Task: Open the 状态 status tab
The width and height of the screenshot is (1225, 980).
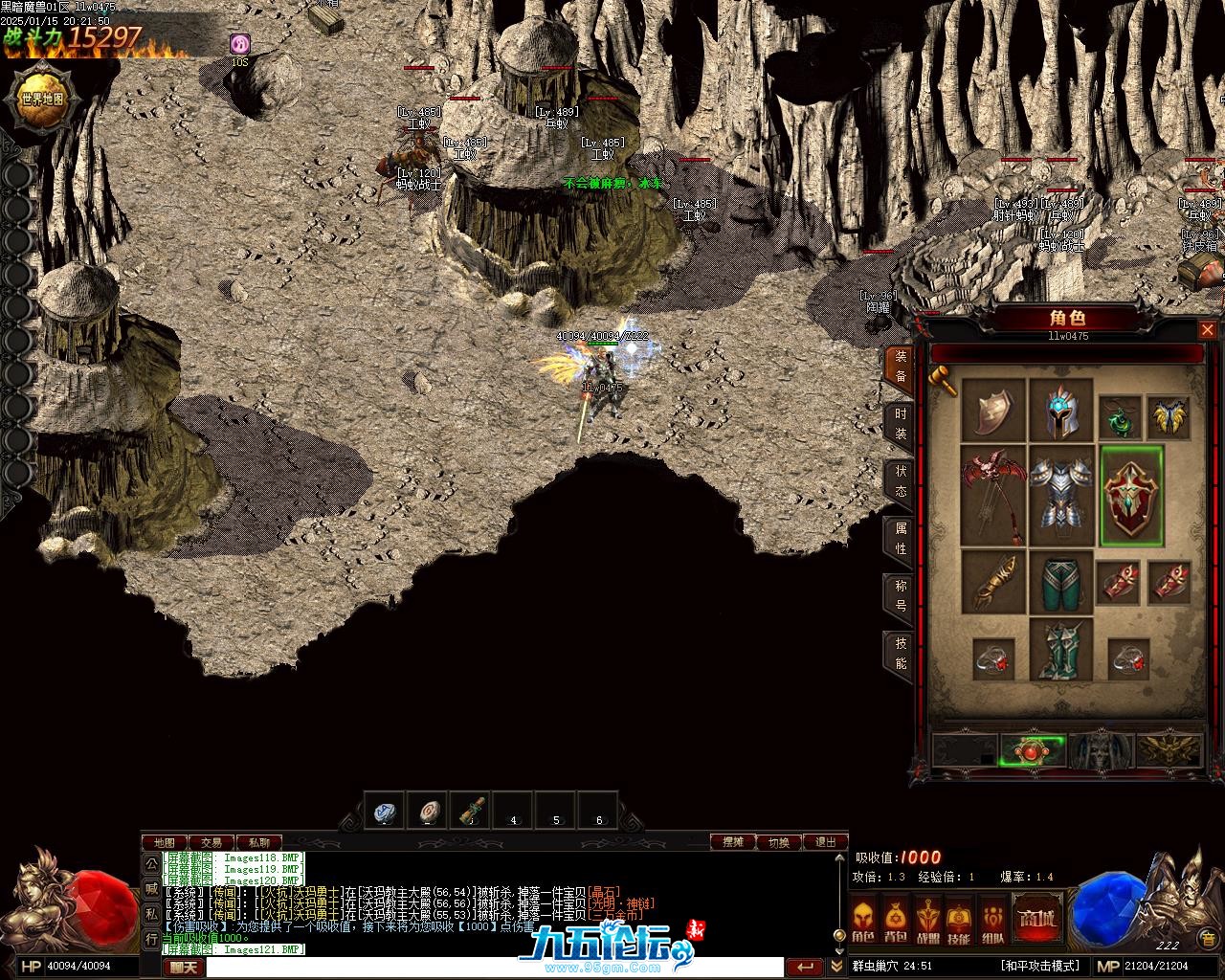Action: [900, 481]
